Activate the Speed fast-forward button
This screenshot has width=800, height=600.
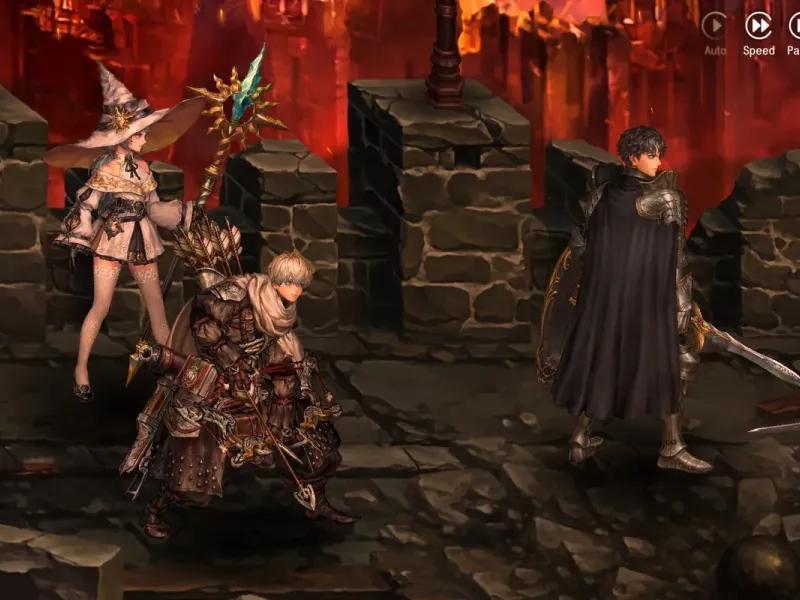pos(758,26)
